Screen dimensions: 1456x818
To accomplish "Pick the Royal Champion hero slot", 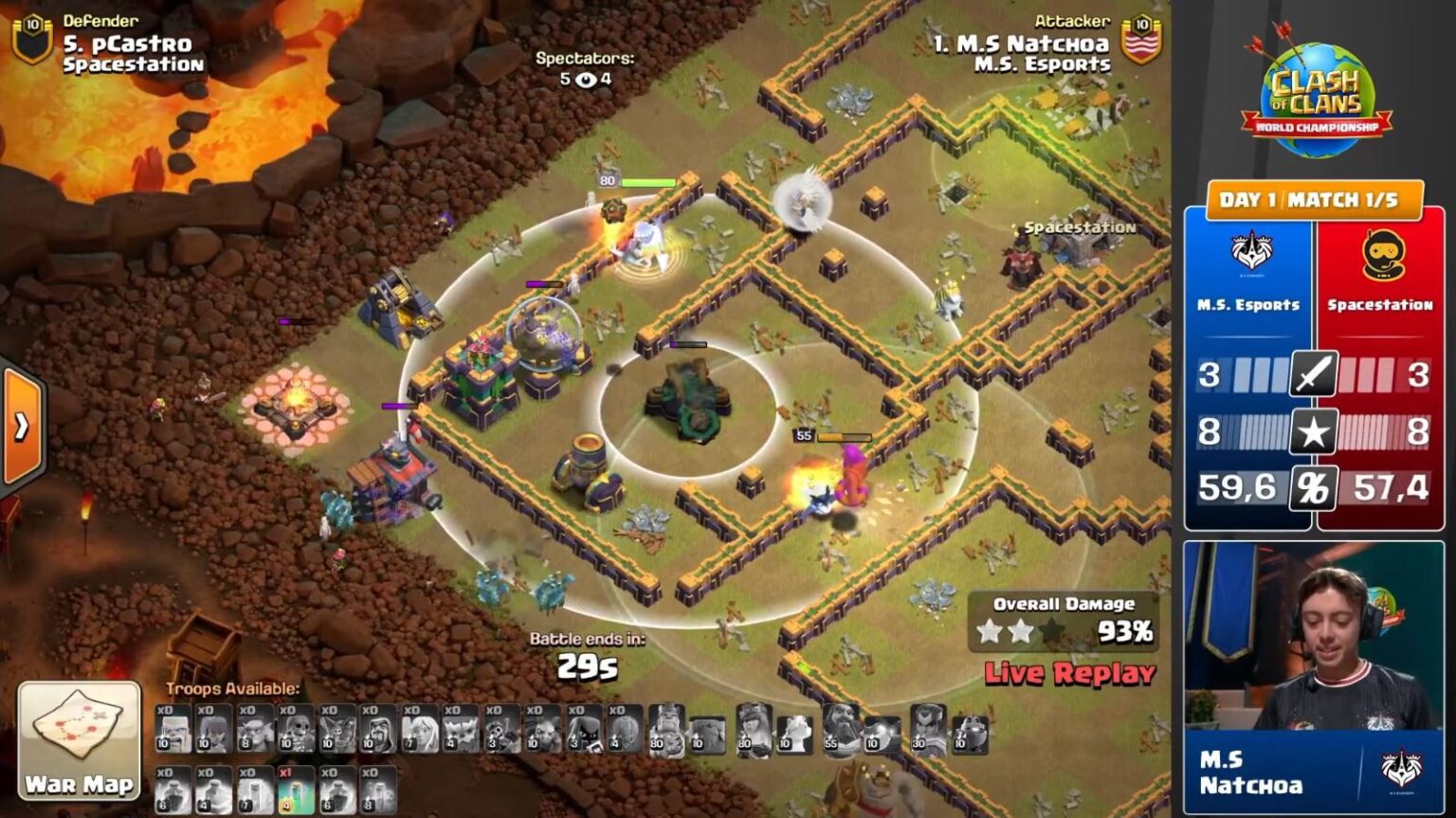I will coord(928,730).
